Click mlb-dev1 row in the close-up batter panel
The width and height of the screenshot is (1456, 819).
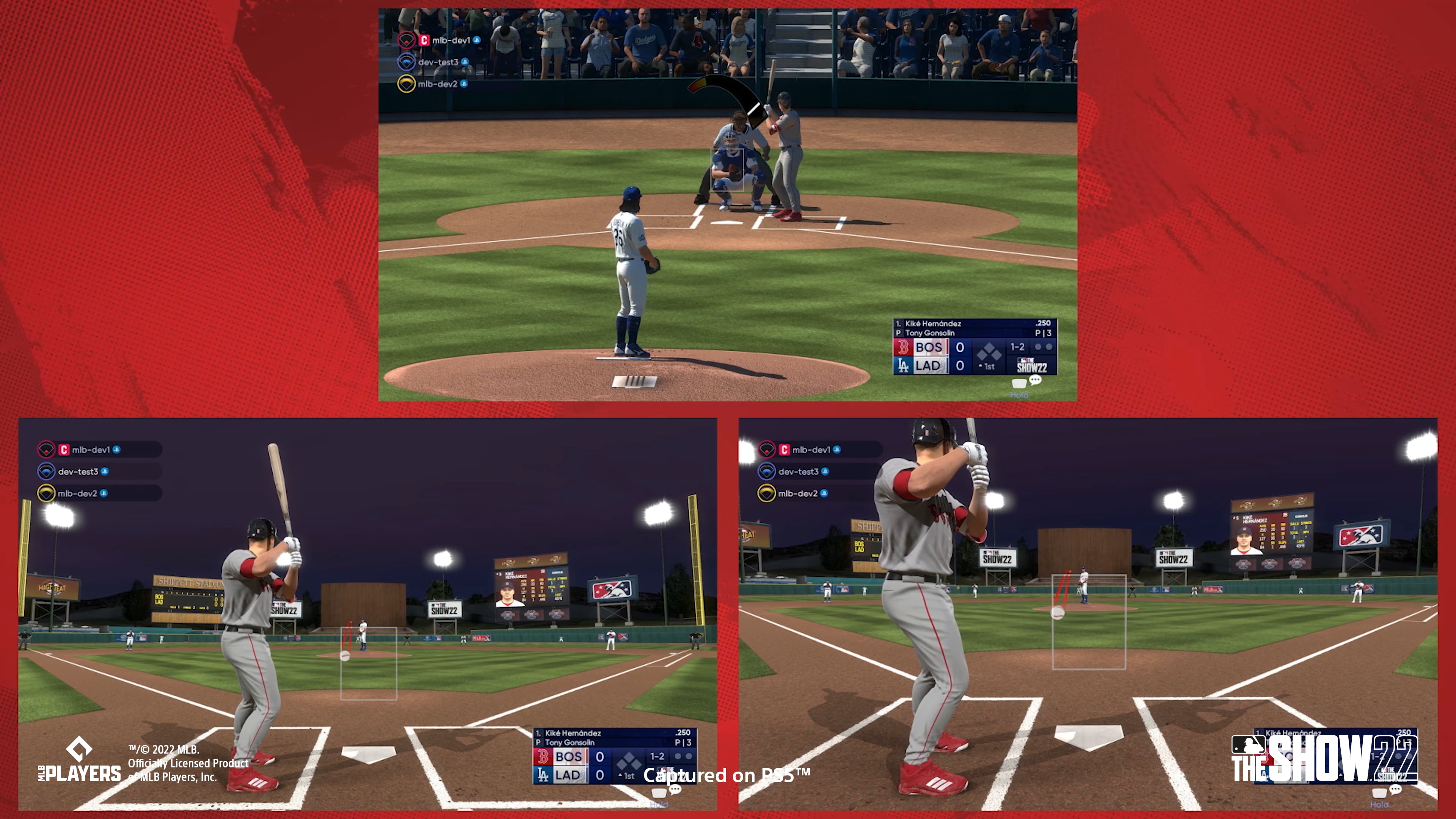pos(811,450)
